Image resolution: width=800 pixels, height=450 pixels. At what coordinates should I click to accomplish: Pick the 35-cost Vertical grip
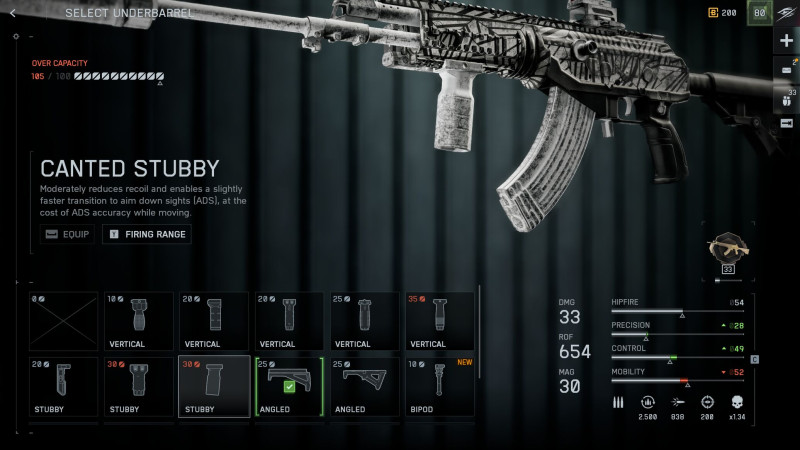click(x=440, y=320)
